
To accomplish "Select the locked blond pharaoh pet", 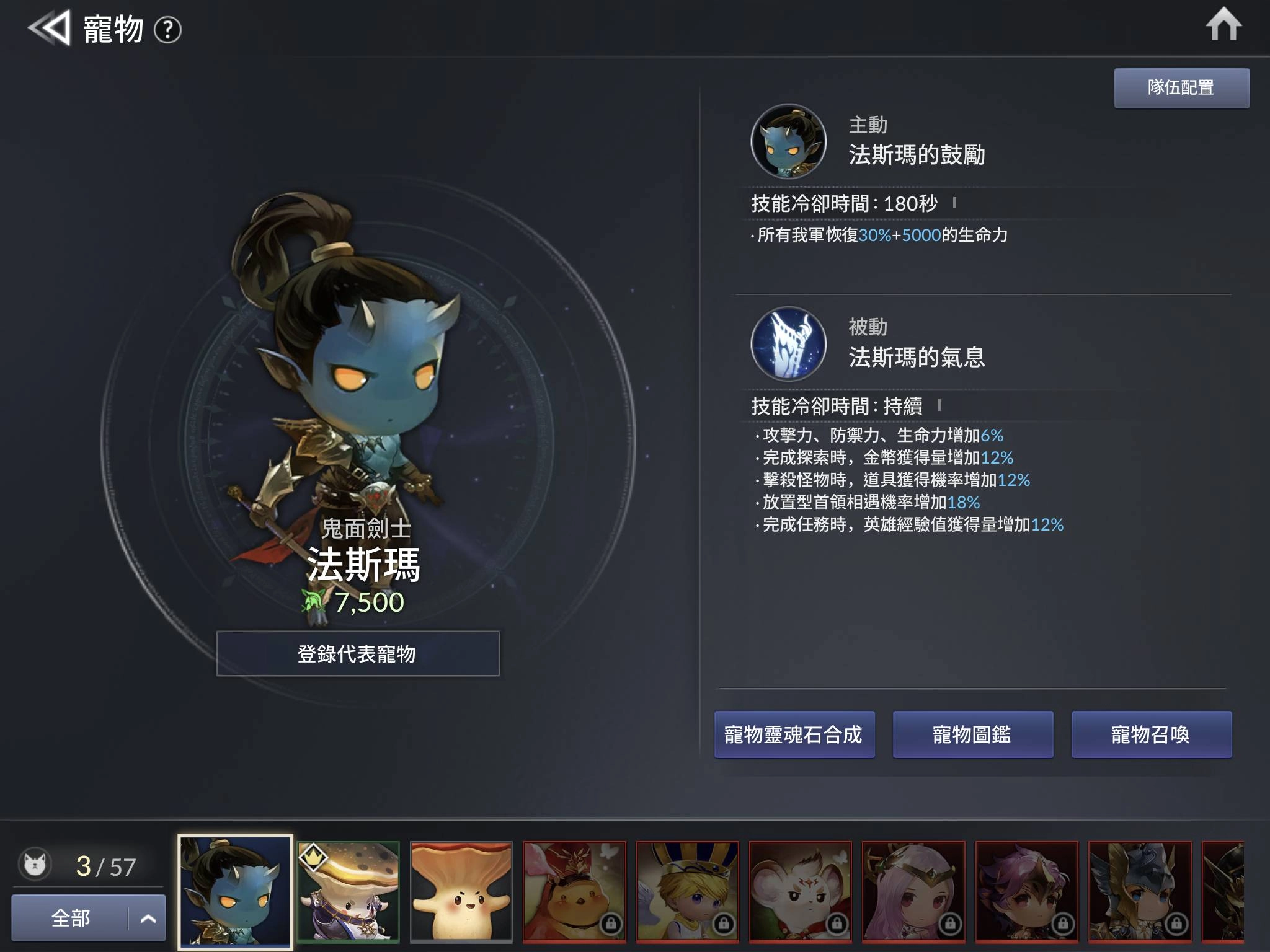I will 687,891.
